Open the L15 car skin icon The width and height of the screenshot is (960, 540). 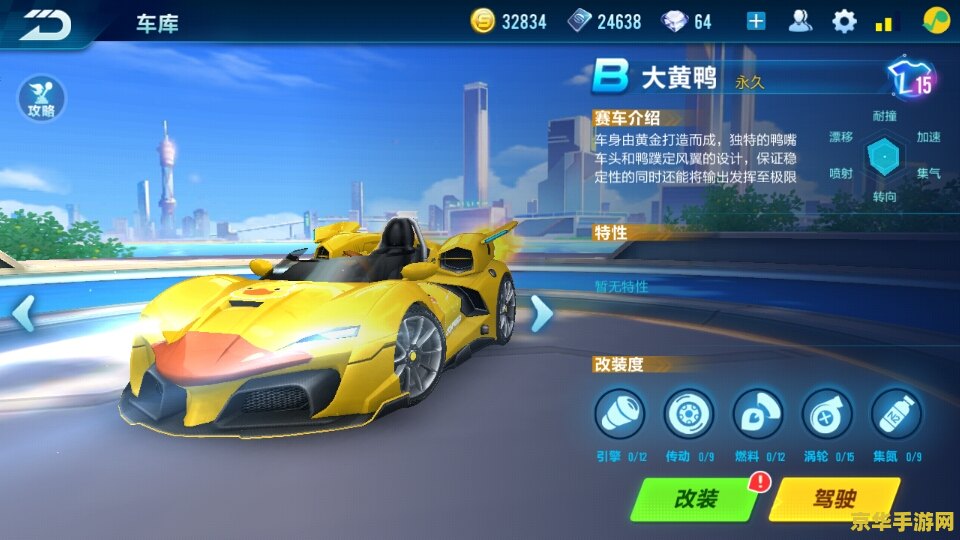pos(911,79)
